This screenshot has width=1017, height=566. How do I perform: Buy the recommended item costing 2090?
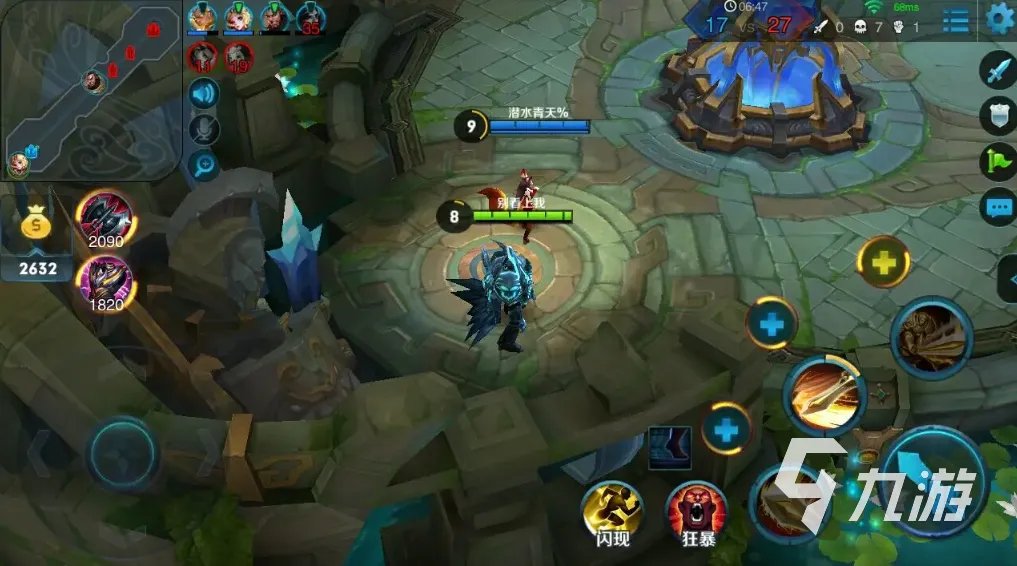105,217
